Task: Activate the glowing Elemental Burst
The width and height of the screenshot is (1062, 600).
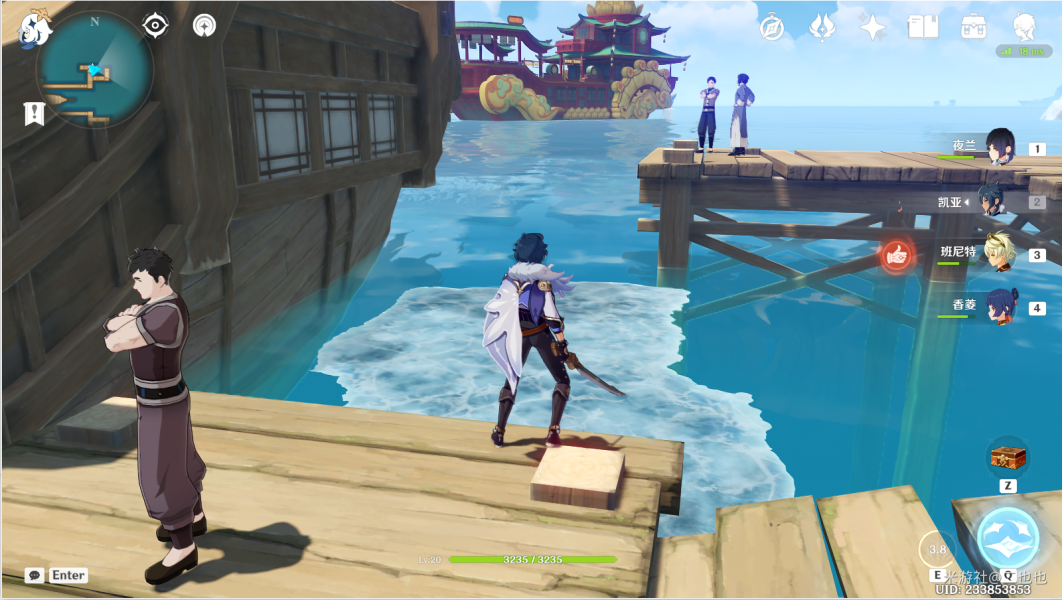Action: point(1007,538)
